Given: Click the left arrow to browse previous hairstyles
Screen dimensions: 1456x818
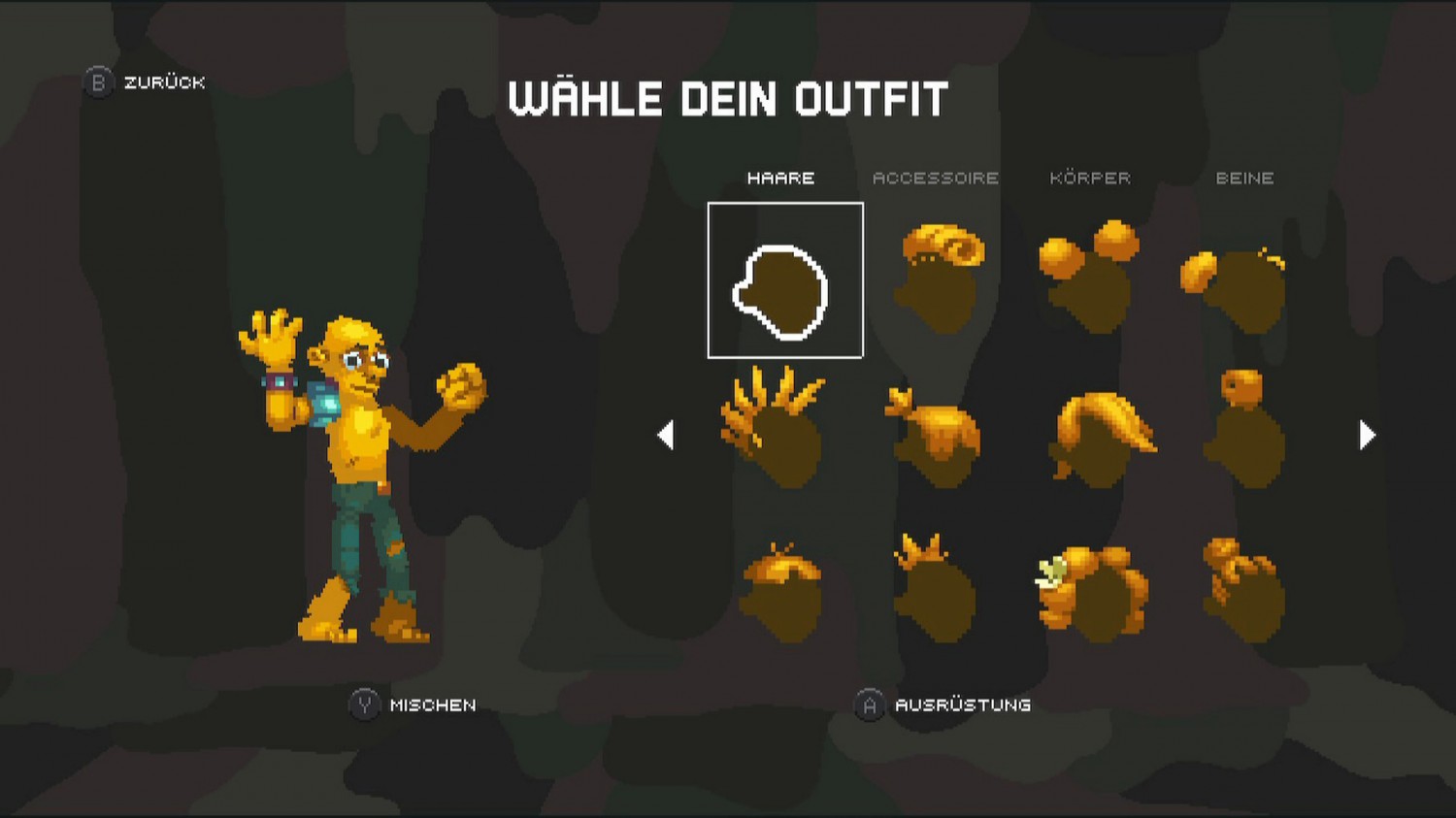Looking at the screenshot, I should pos(668,436).
